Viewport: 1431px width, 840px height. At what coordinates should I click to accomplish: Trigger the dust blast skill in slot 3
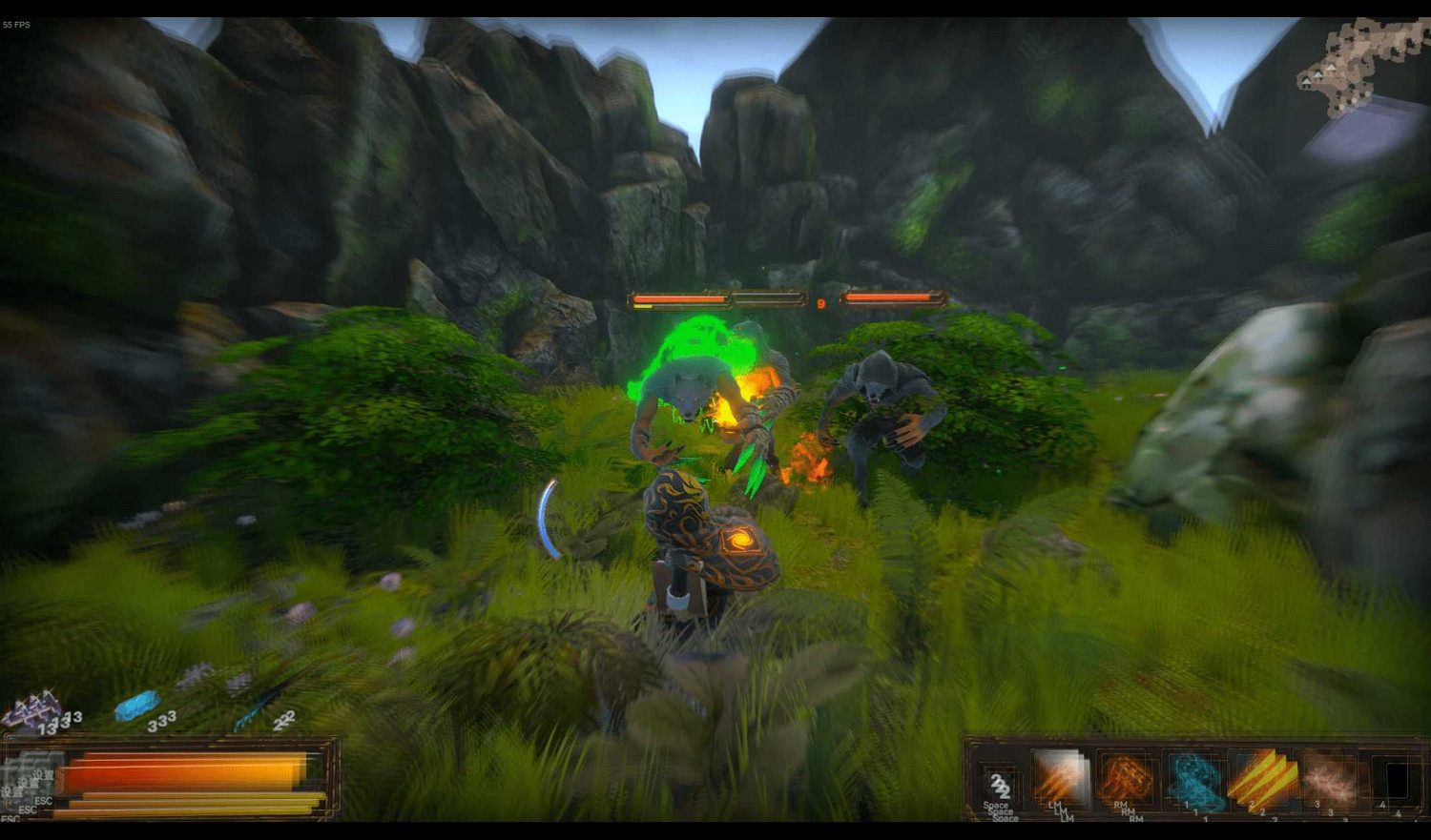(1329, 780)
